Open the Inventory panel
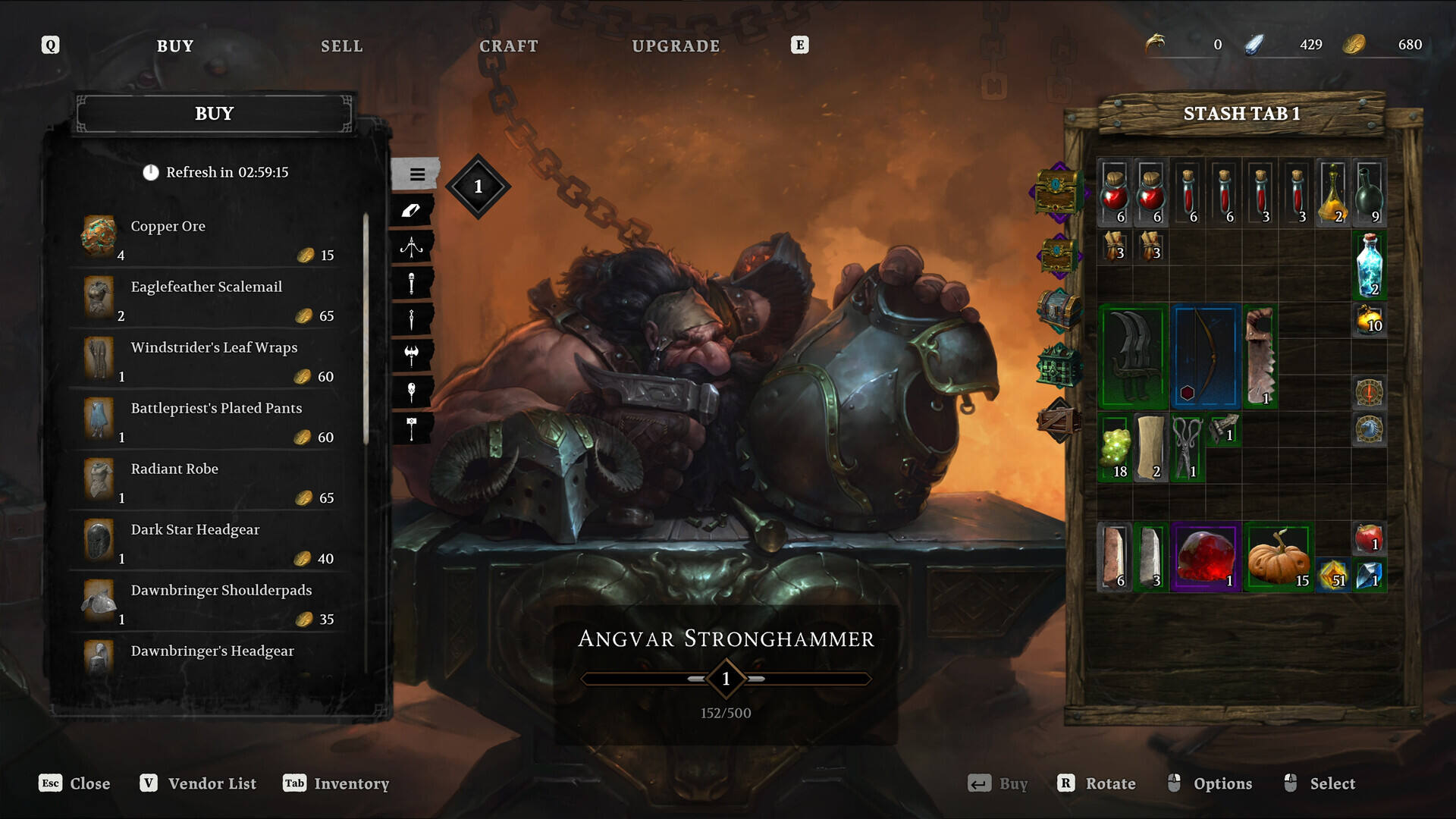The height and width of the screenshot is (819, 1456). [336, 783]
